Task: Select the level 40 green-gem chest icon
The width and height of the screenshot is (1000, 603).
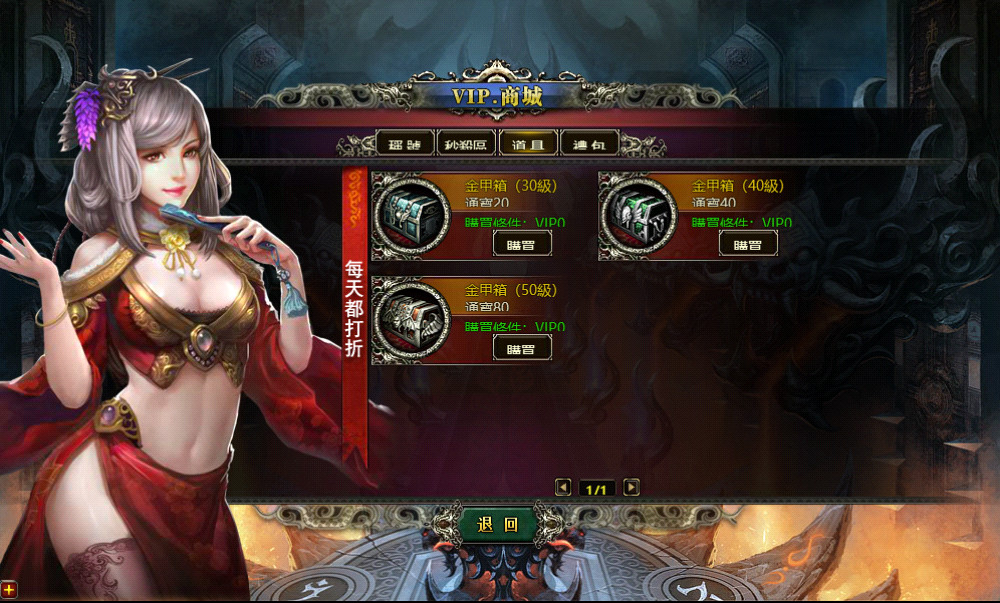Action: [638, 215]
